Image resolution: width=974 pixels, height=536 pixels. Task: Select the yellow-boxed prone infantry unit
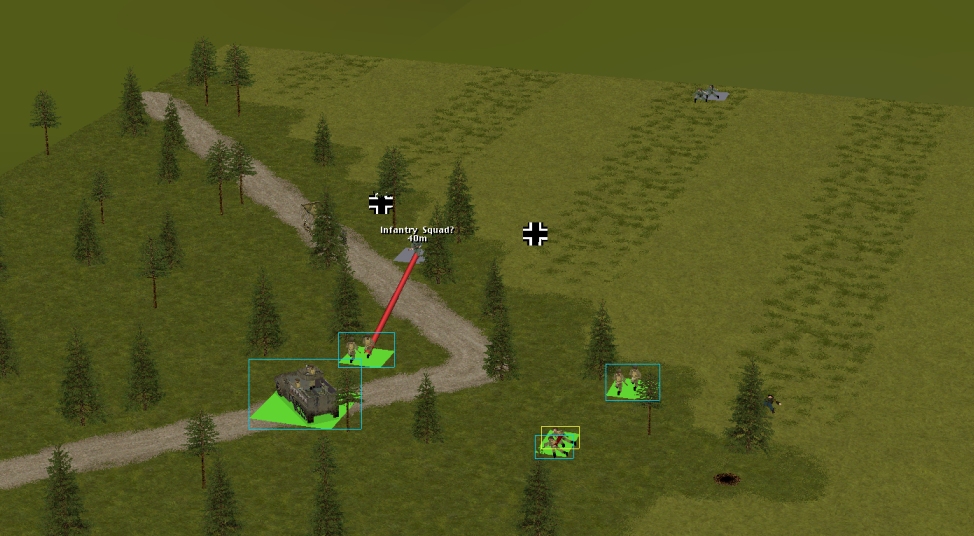(560, 437)
